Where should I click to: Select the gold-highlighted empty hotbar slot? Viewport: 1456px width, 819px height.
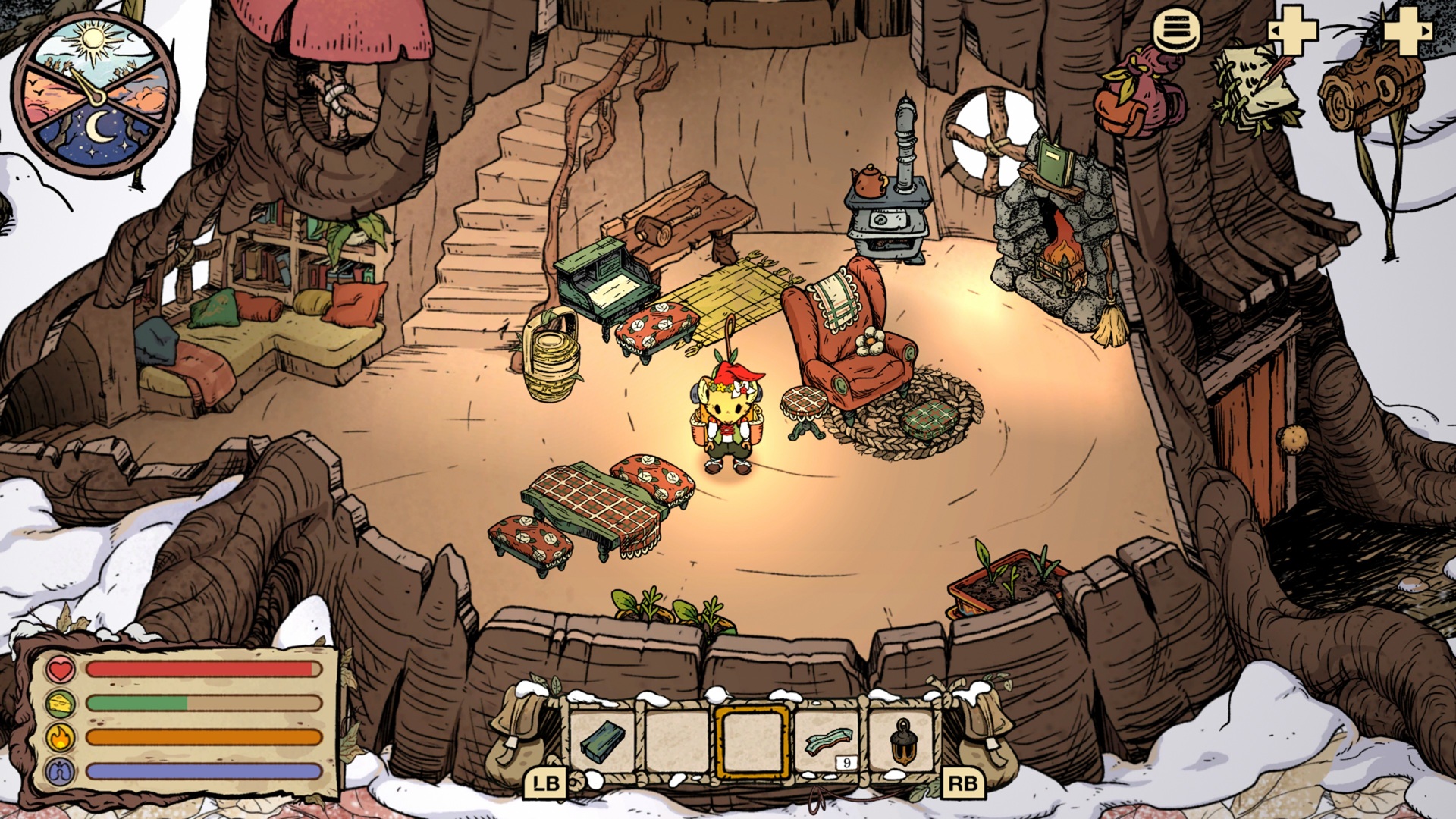pos(752,741)
